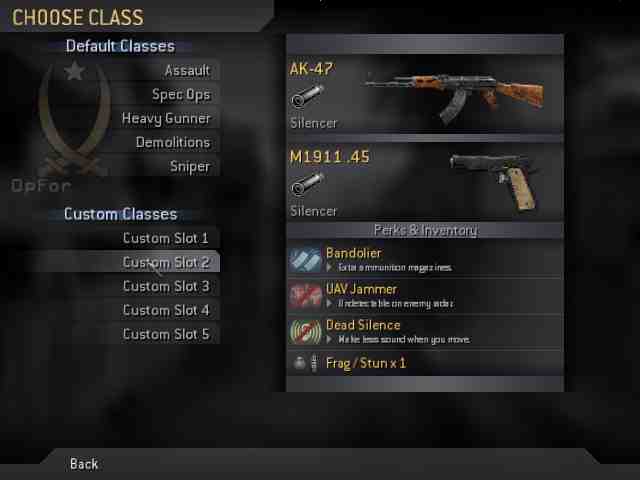Image resolution: width=640 pixels, height=480 pixels.
Task: Select the Assault default class
Action: click(x=187, y=70)
